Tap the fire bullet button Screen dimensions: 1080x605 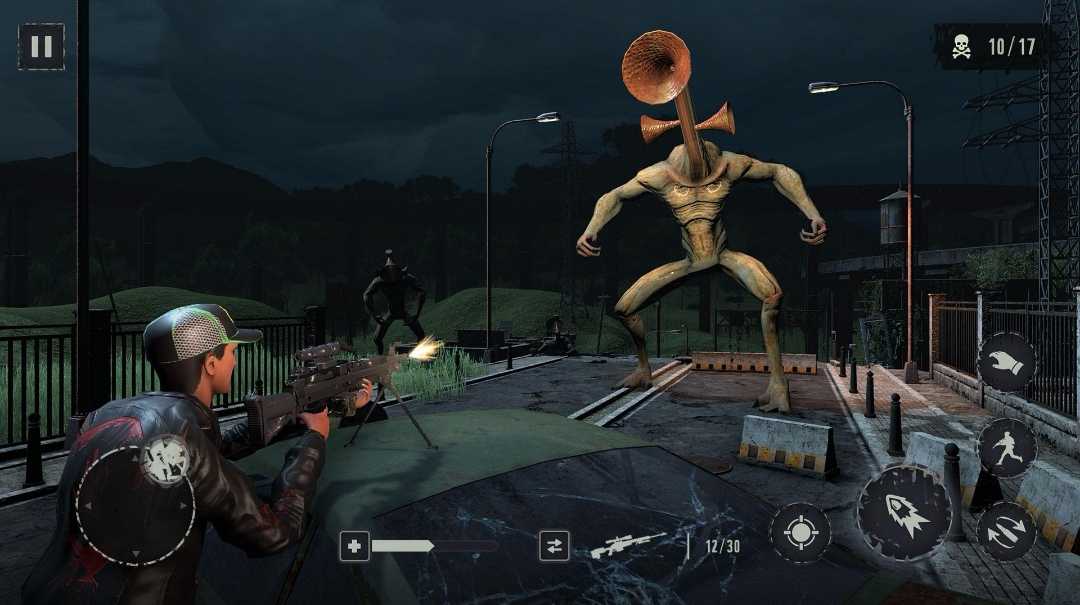904,512
